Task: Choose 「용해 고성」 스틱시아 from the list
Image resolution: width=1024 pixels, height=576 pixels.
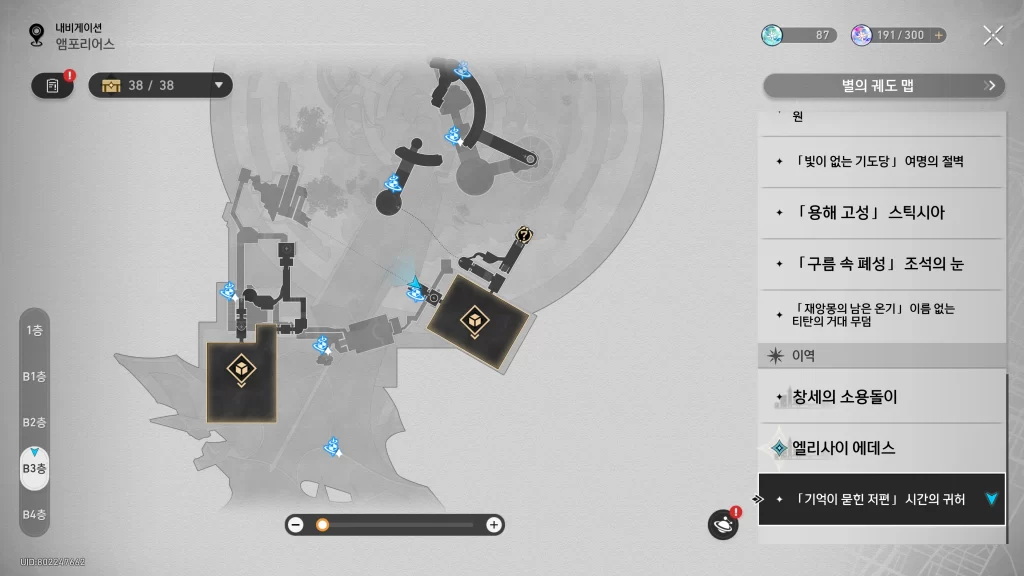Action: (881, 213)
